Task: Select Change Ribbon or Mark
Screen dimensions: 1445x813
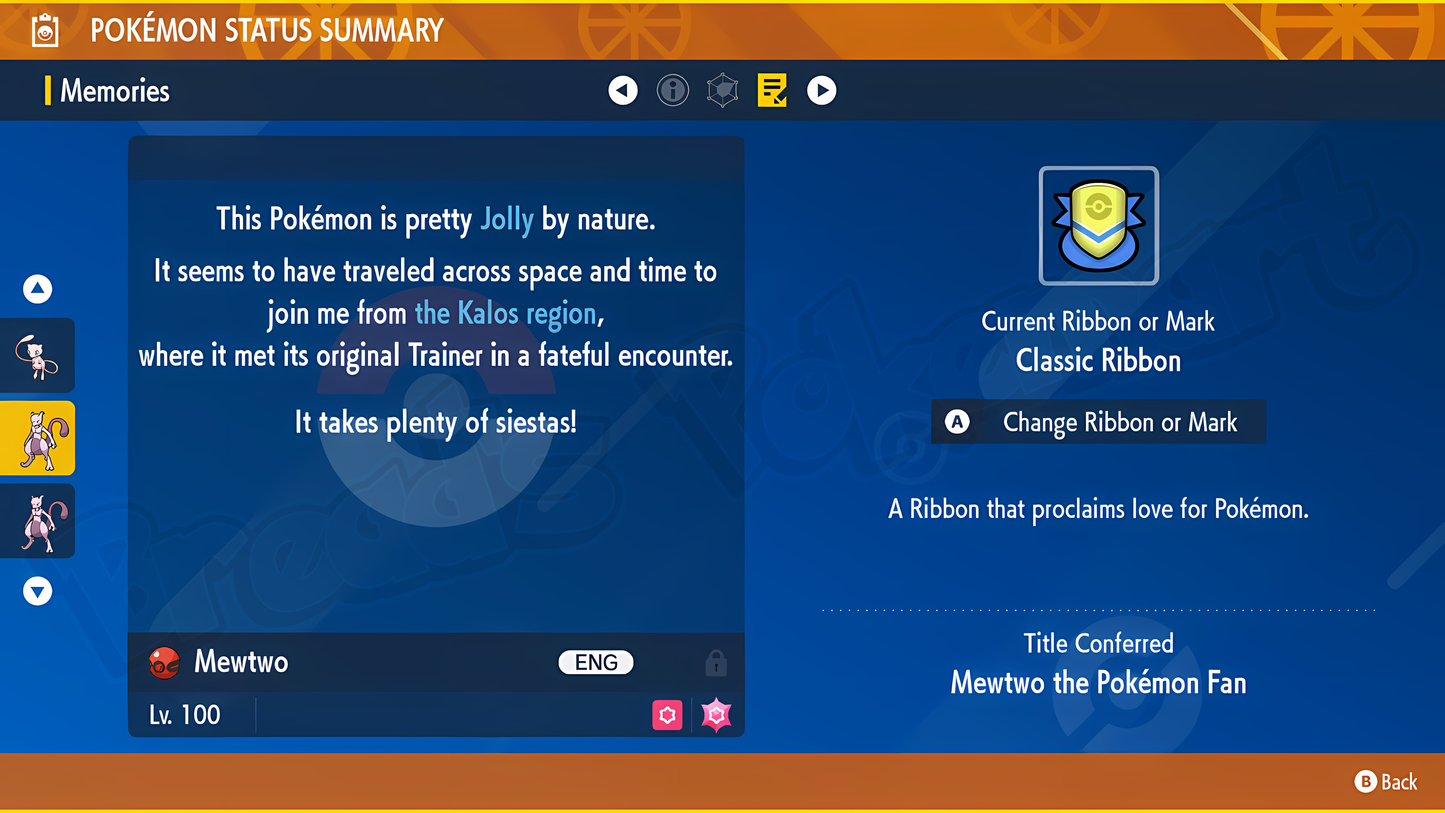Action: pyautogui.click(x=1098, y=423)
